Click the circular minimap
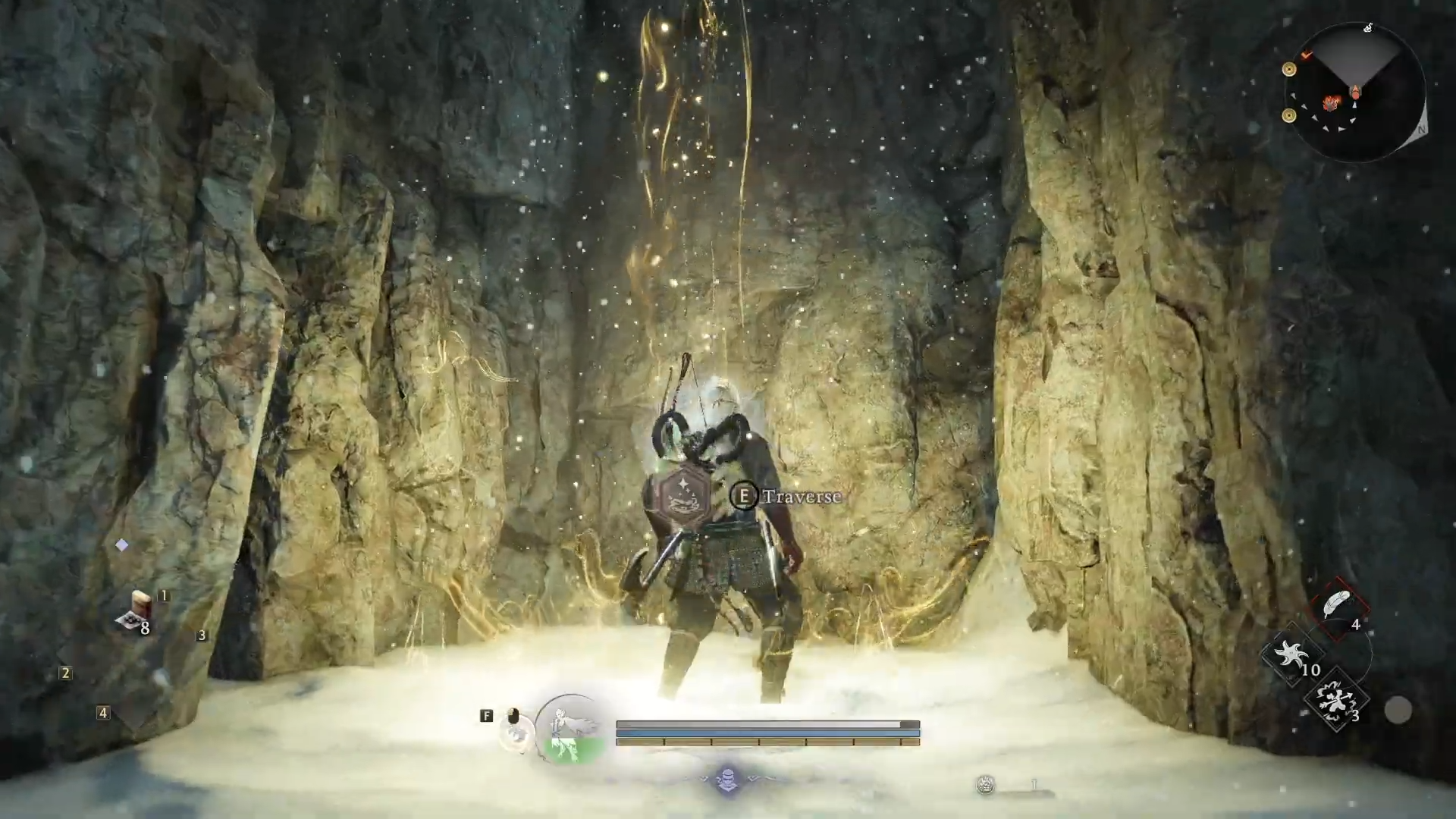This screenshot has width=1456, height=819. click(1354, 93)
